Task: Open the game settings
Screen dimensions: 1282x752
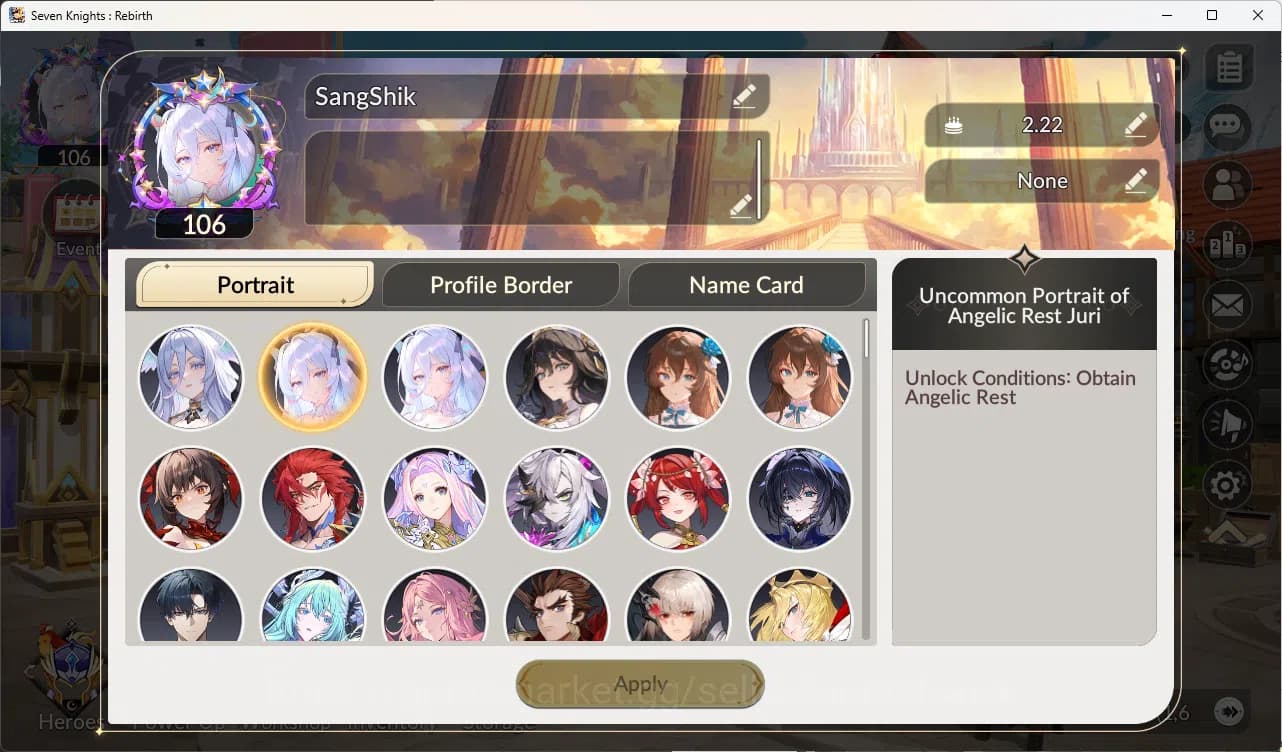Action: coord(1228,485)
